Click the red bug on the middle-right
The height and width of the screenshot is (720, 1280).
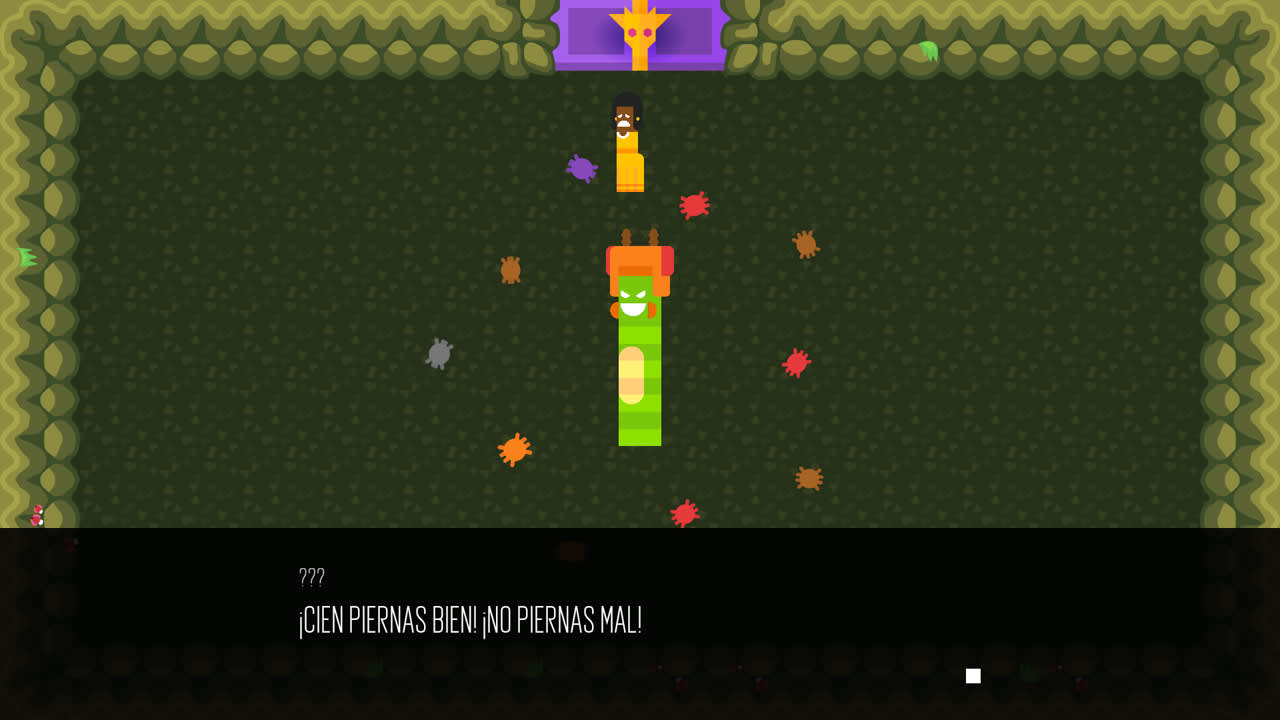point(797,361)
